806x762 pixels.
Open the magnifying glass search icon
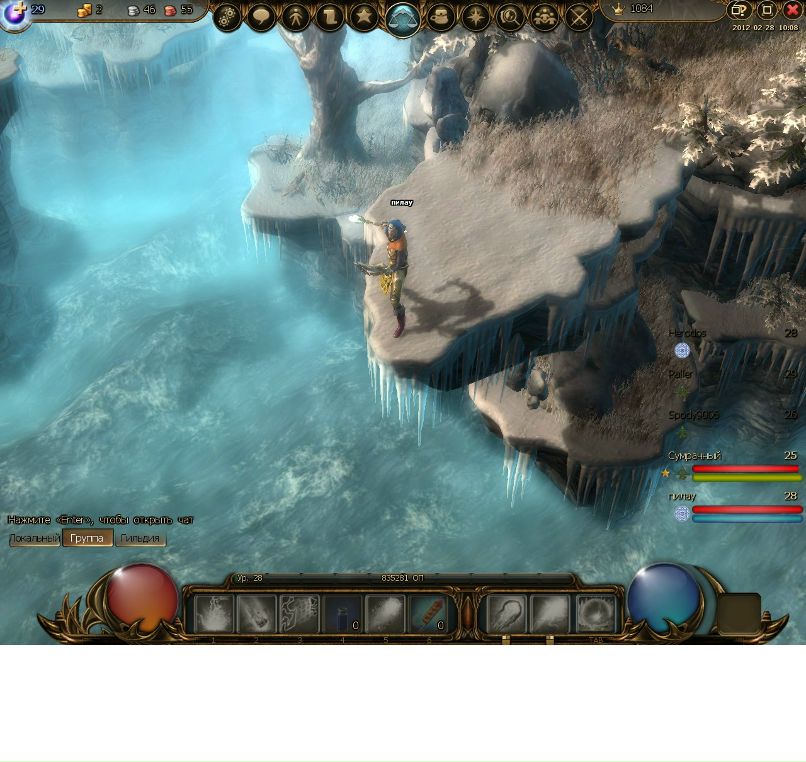pos(510,17)
